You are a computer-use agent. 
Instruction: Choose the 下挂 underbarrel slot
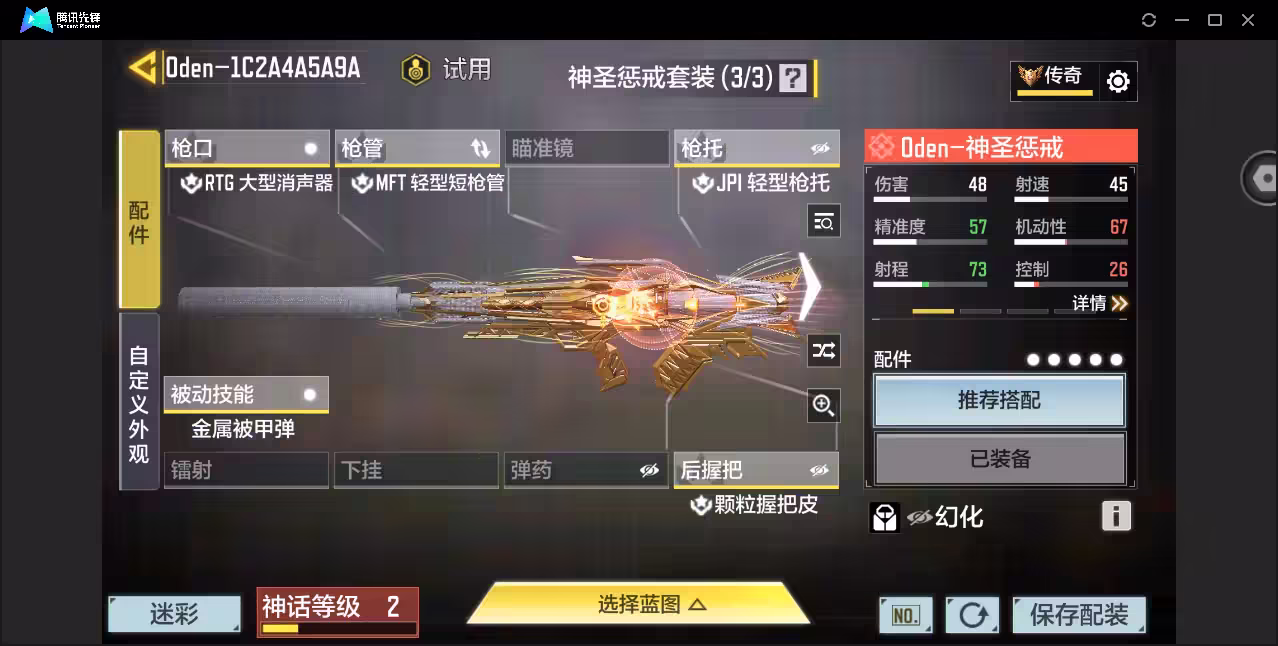(x=416, y=470)
